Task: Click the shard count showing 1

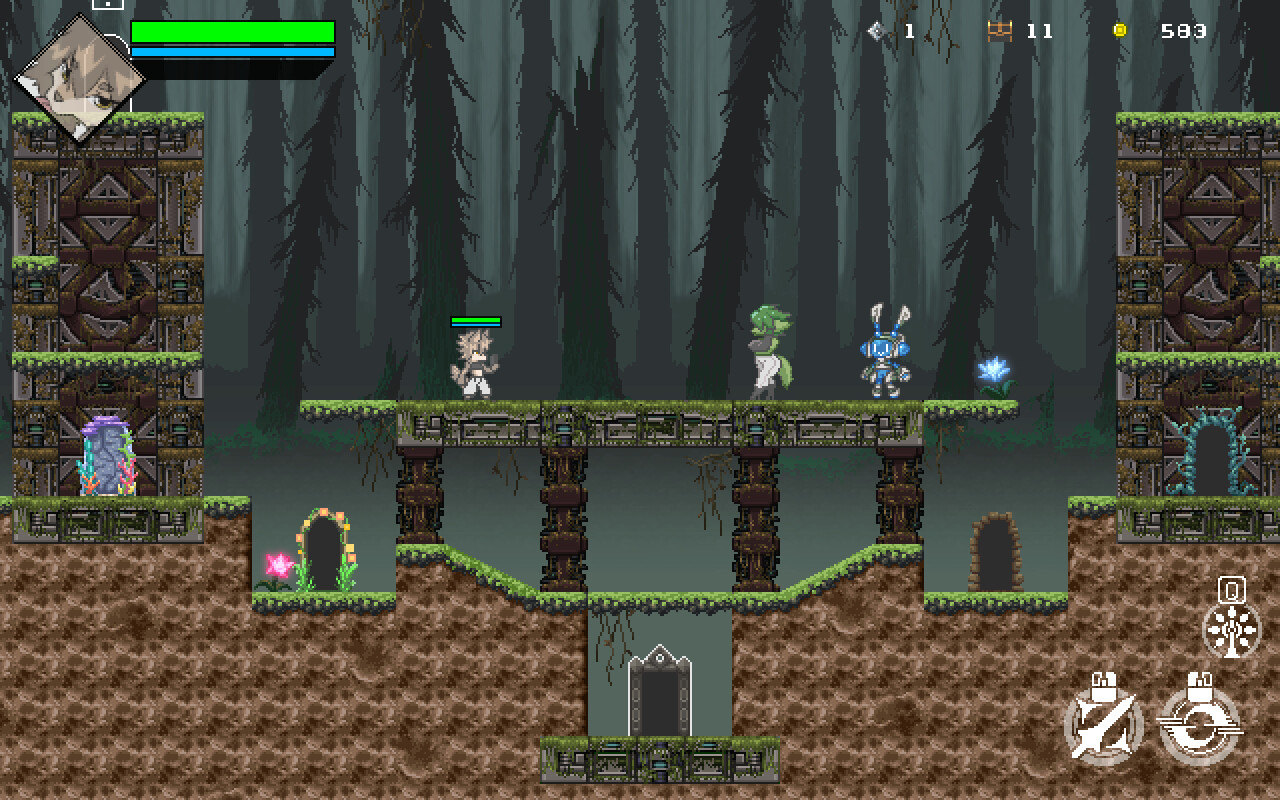Action: point(909,31)
